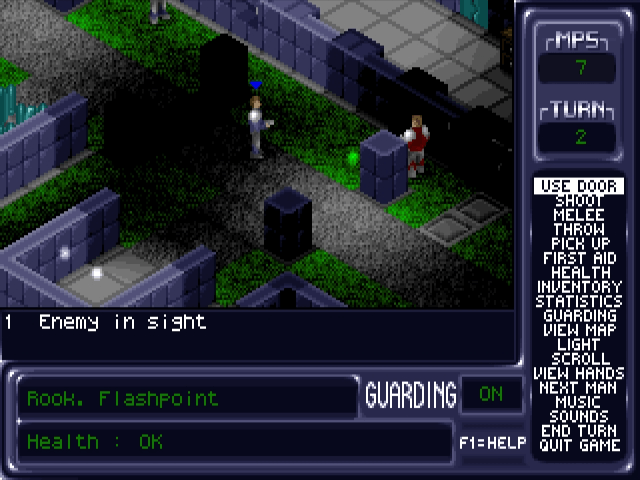Viewport: 640px width, 480px height.
Task: Toggle the Sounds option
Action: coord(579,416)
